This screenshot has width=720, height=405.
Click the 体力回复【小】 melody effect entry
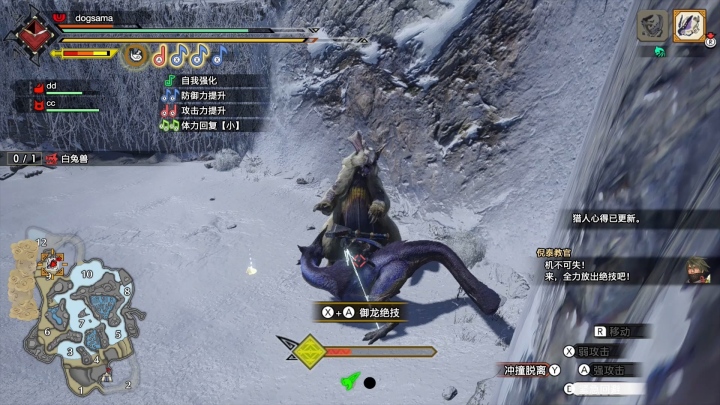click(x=212, y=125)
